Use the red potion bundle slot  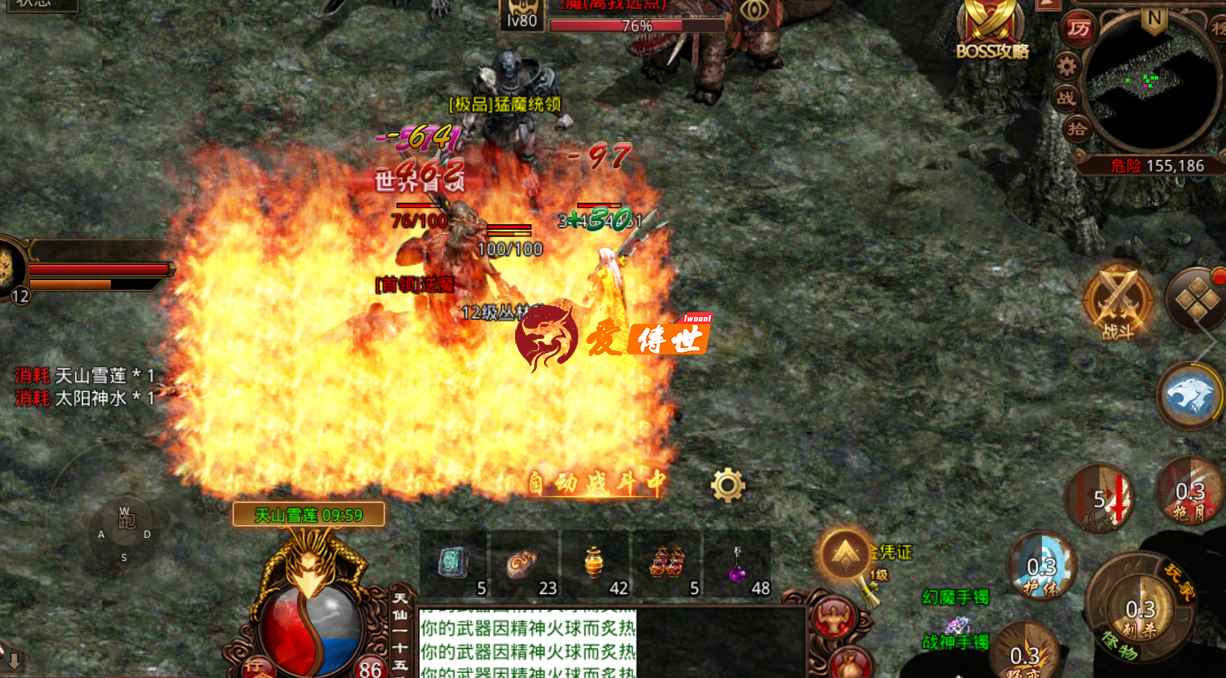coord(667,563)
